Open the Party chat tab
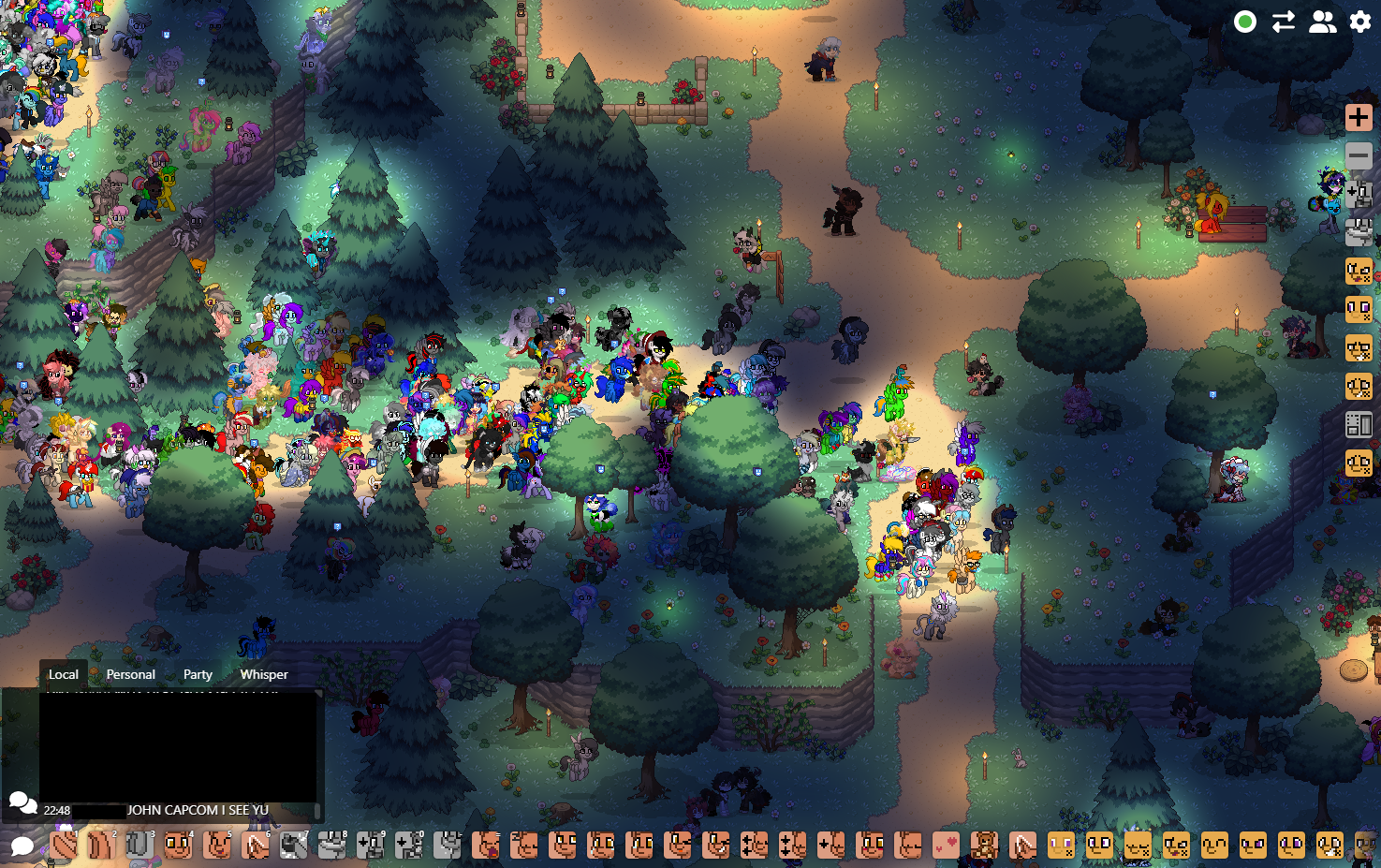Screen dimensions: 1381x868 198,674
